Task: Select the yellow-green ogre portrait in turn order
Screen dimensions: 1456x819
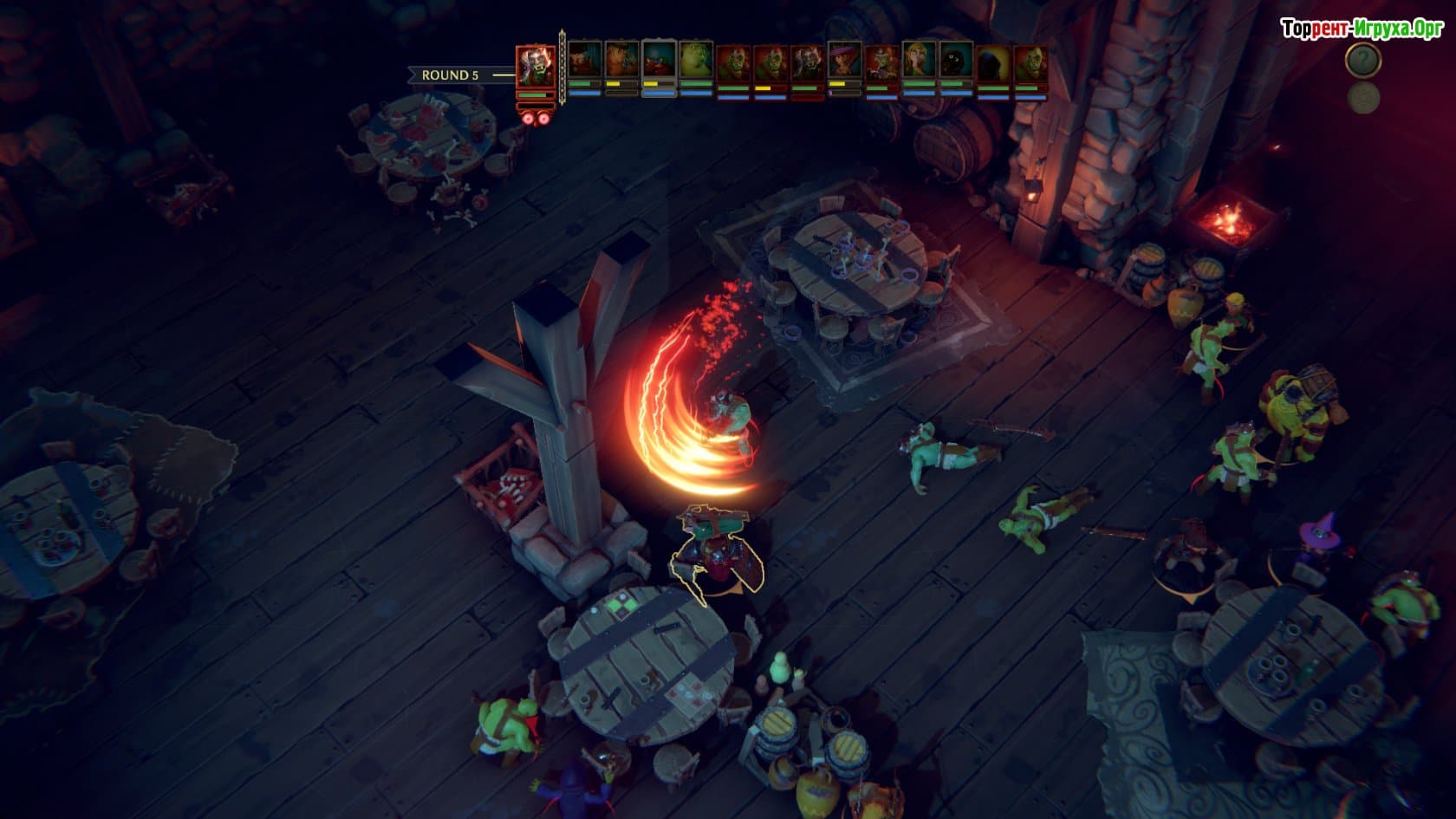Action: pos(695,61)
